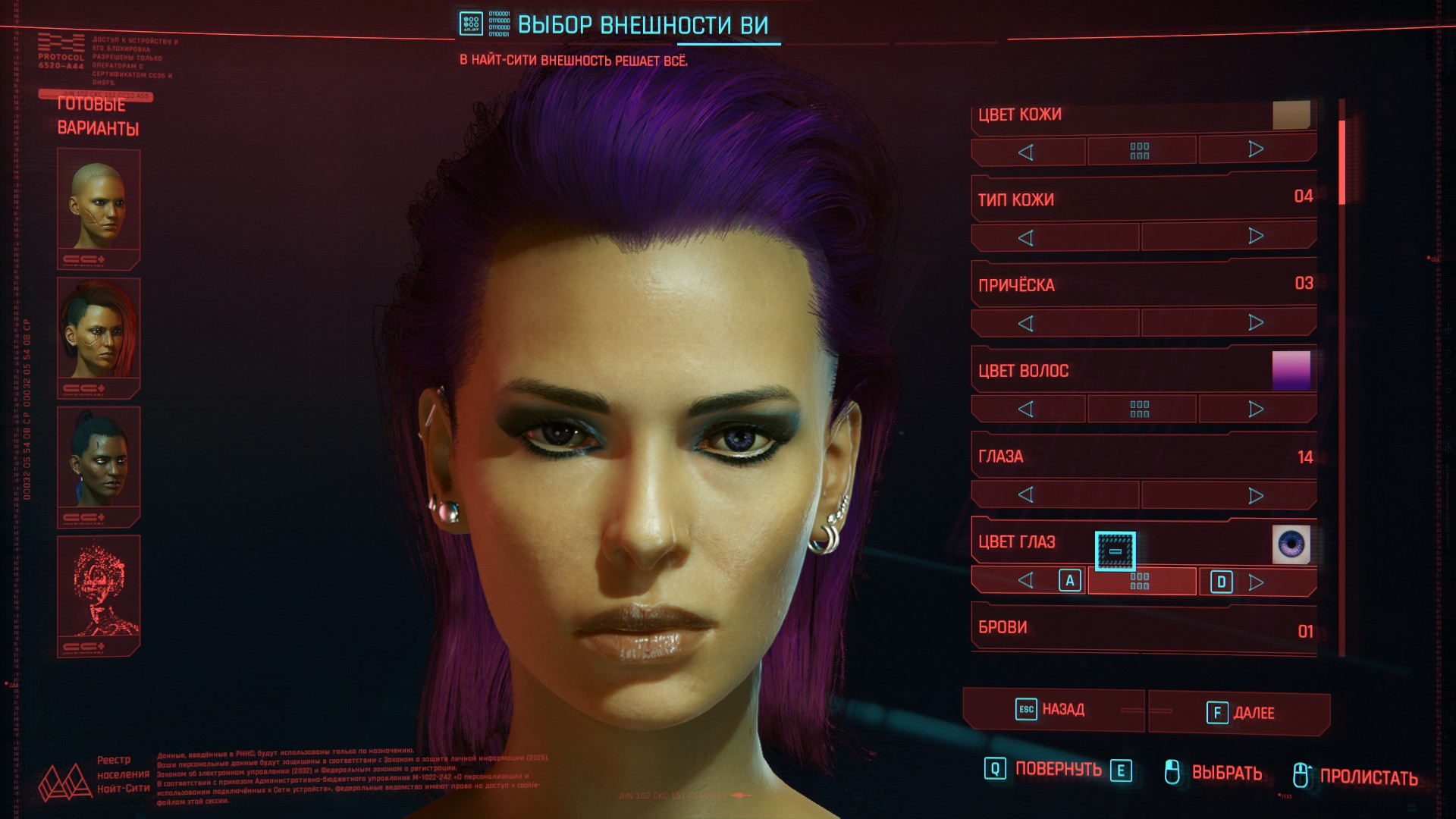Select previous eyes option (ГЛАЗА)
The image size is (1456, 819).
tap(1027, 495)
